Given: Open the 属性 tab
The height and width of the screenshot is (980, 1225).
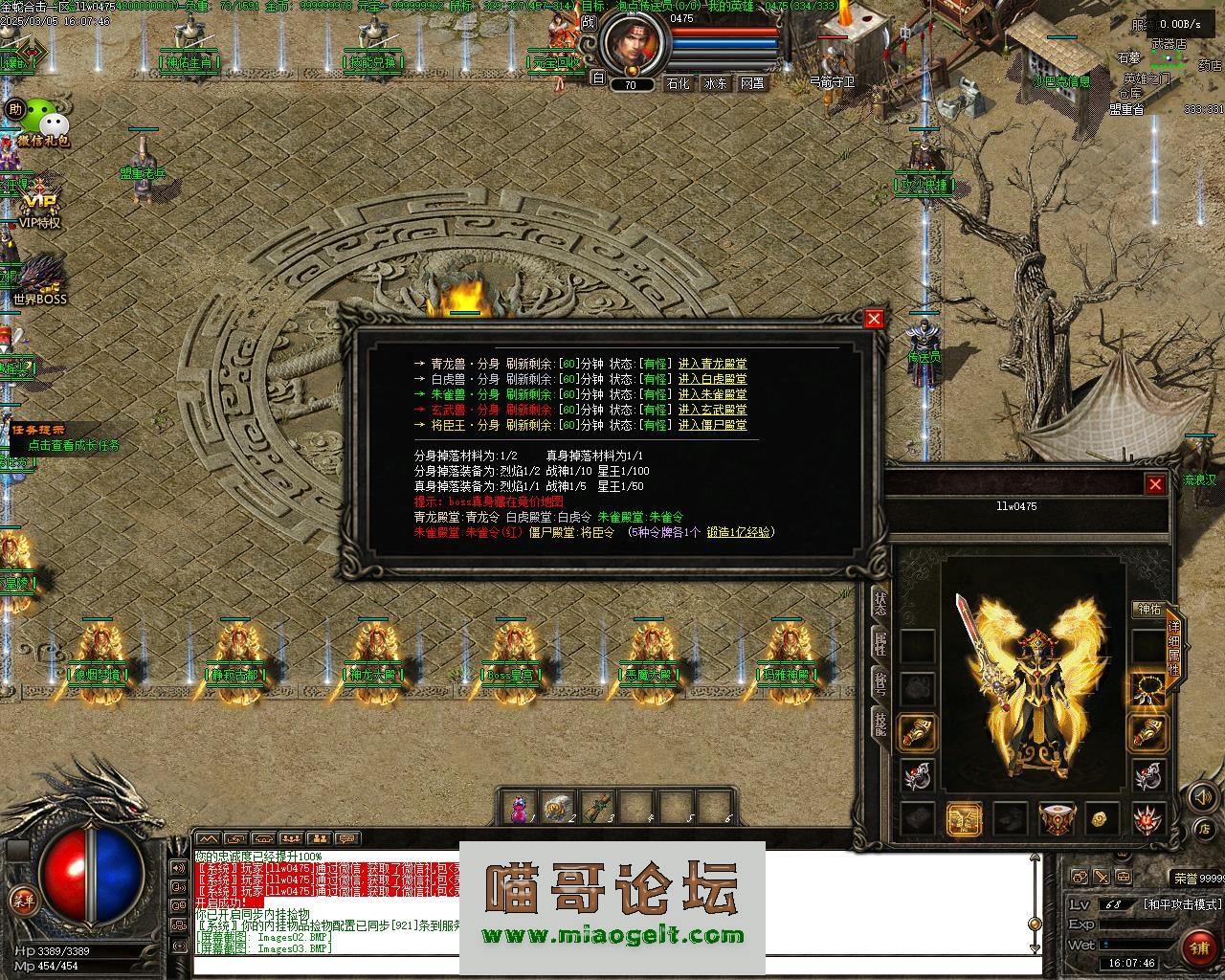Looking at the screenshot, I should [880, 643].
